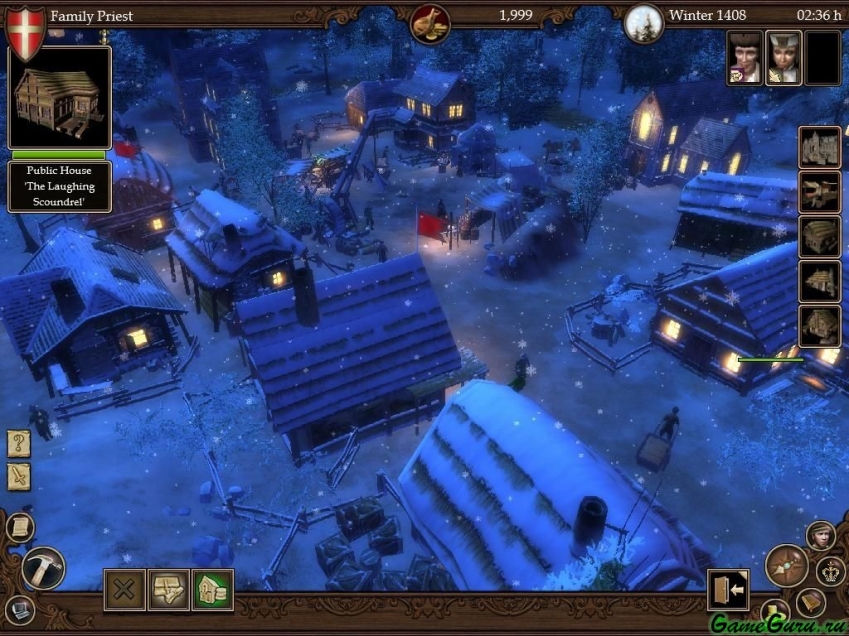Open the character face round button
849x636 pixels.
(821, 536)
